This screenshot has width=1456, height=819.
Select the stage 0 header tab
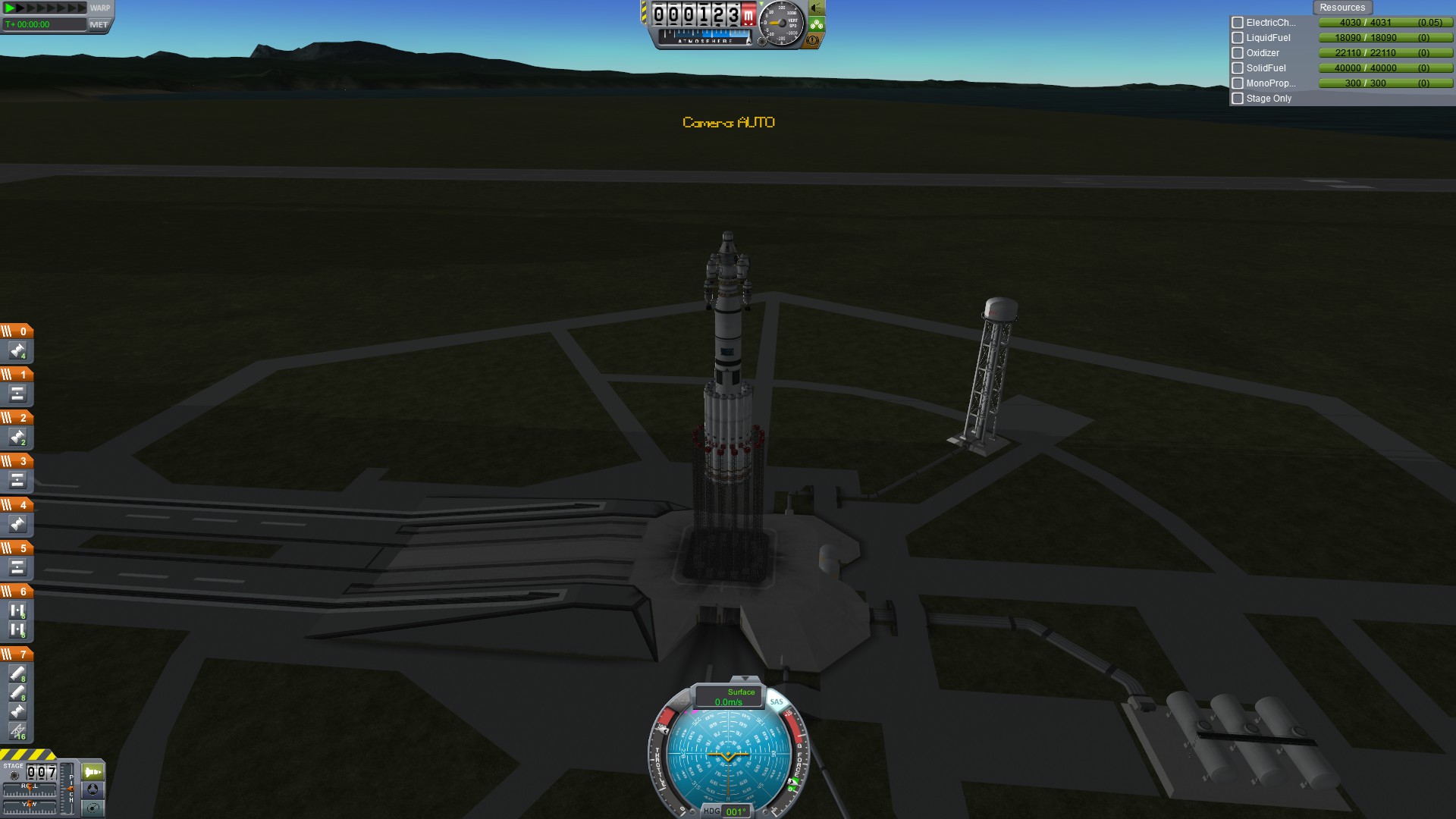pyautogui.click(x=17, y=331)
